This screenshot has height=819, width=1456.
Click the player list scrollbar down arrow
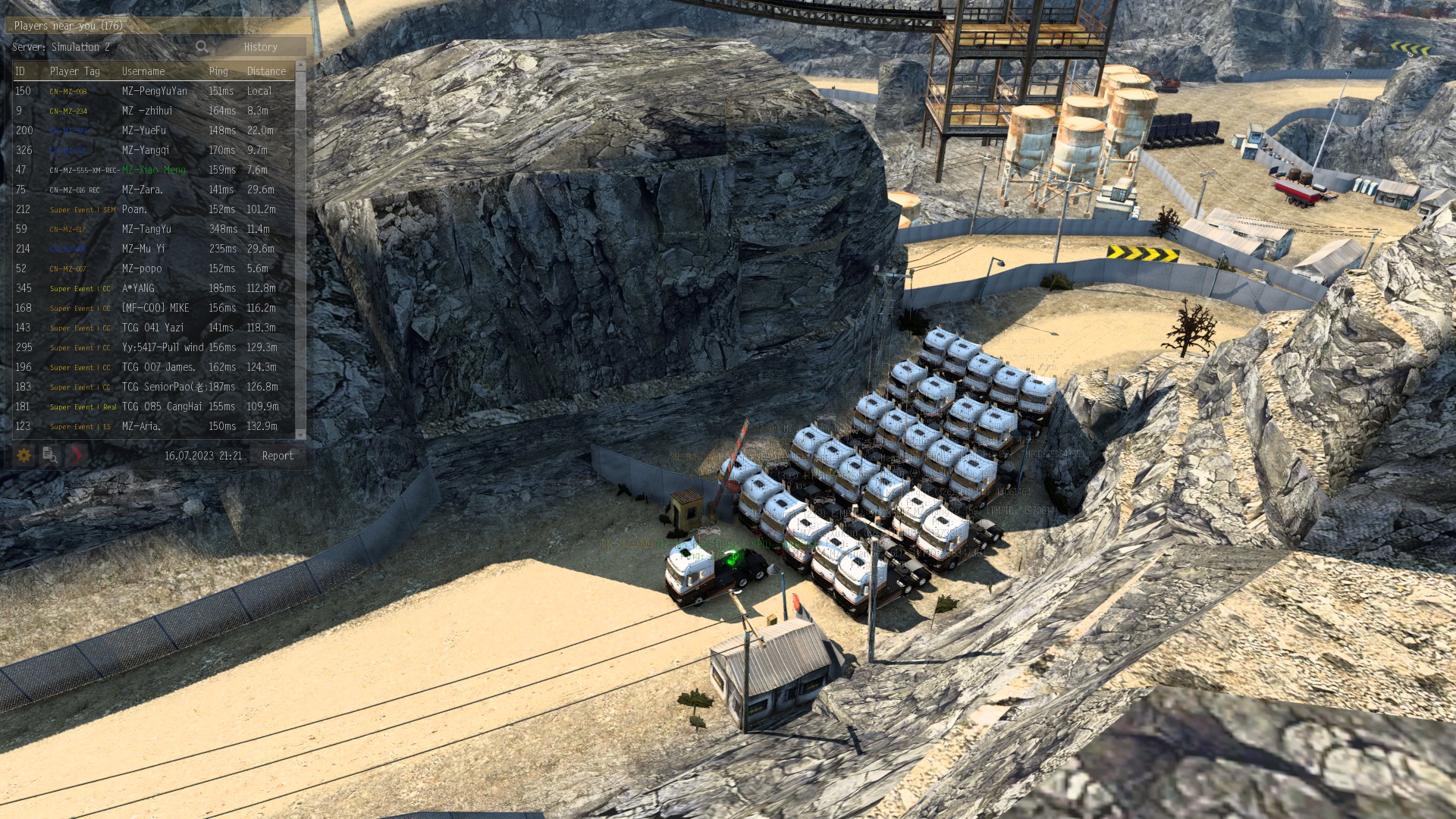(300, 435)
